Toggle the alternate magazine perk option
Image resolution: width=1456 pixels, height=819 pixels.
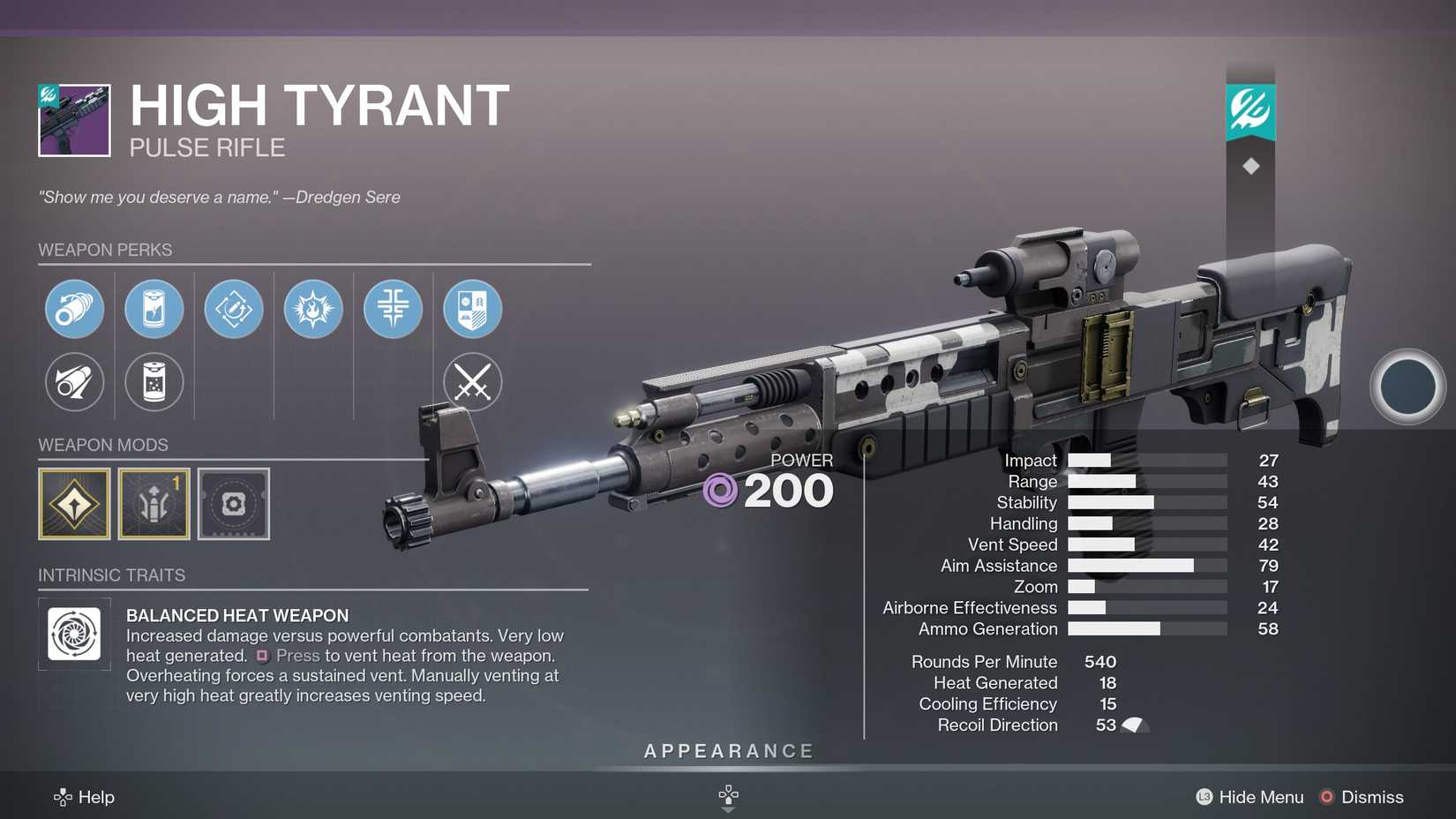[x=154, y=382]
